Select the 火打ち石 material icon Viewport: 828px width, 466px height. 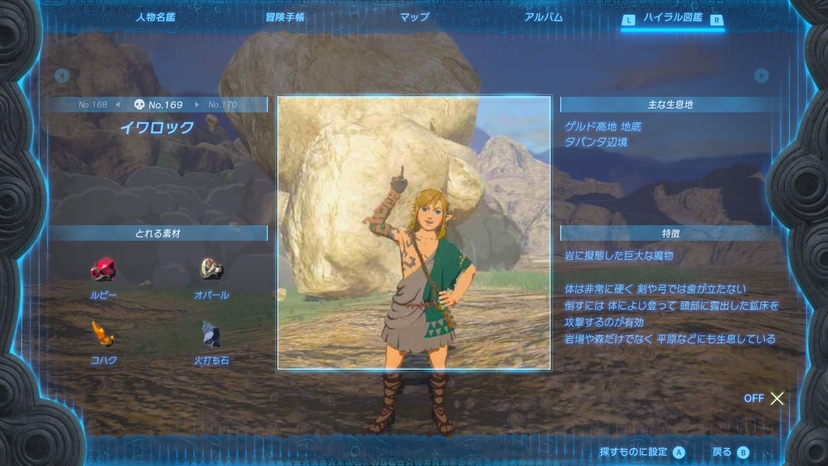point(211,334)
